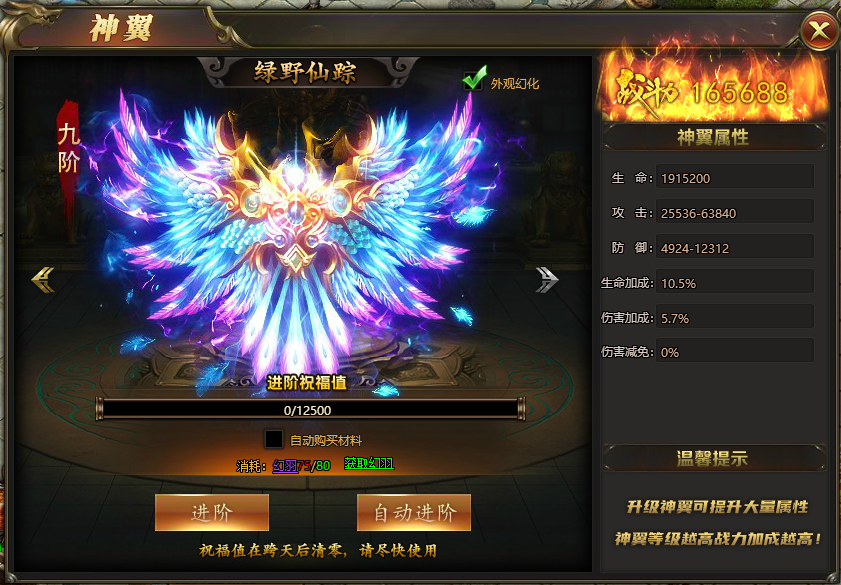
Task: Open the green 获取幻羽 link
Action: click(x=369, y=464)
